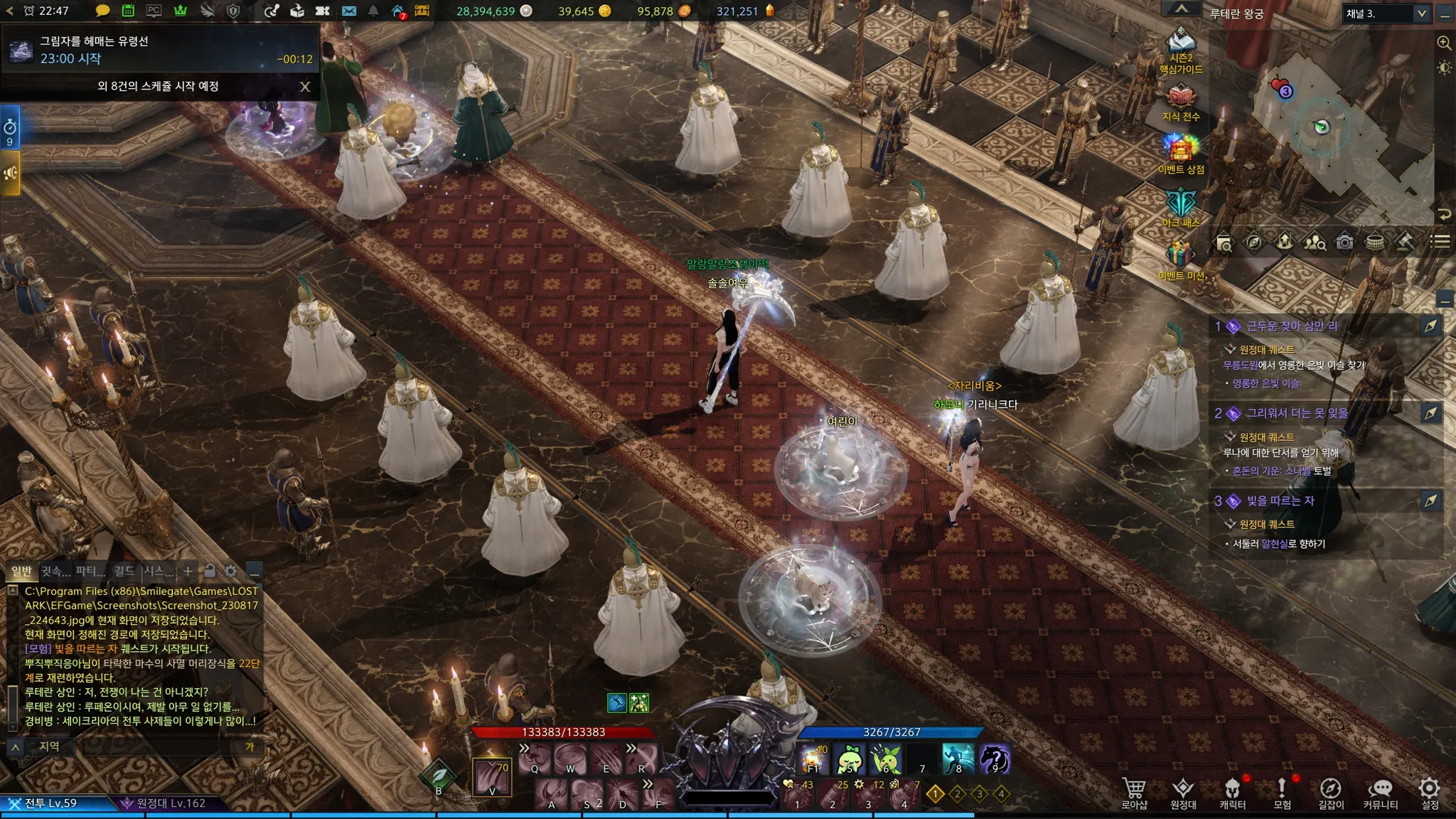Open the 원정대 roster menu
Screen dimensions: 1456x819
pyautogui.click(x=1183, y=793)
